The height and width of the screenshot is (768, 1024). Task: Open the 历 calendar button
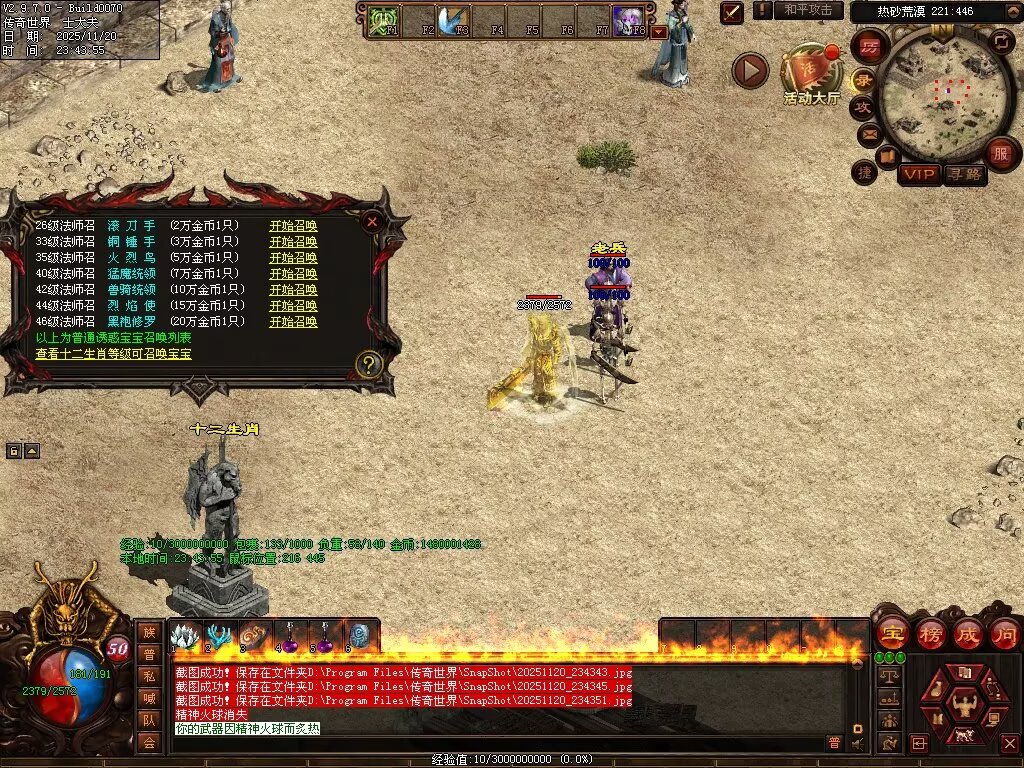pos(870,46)
